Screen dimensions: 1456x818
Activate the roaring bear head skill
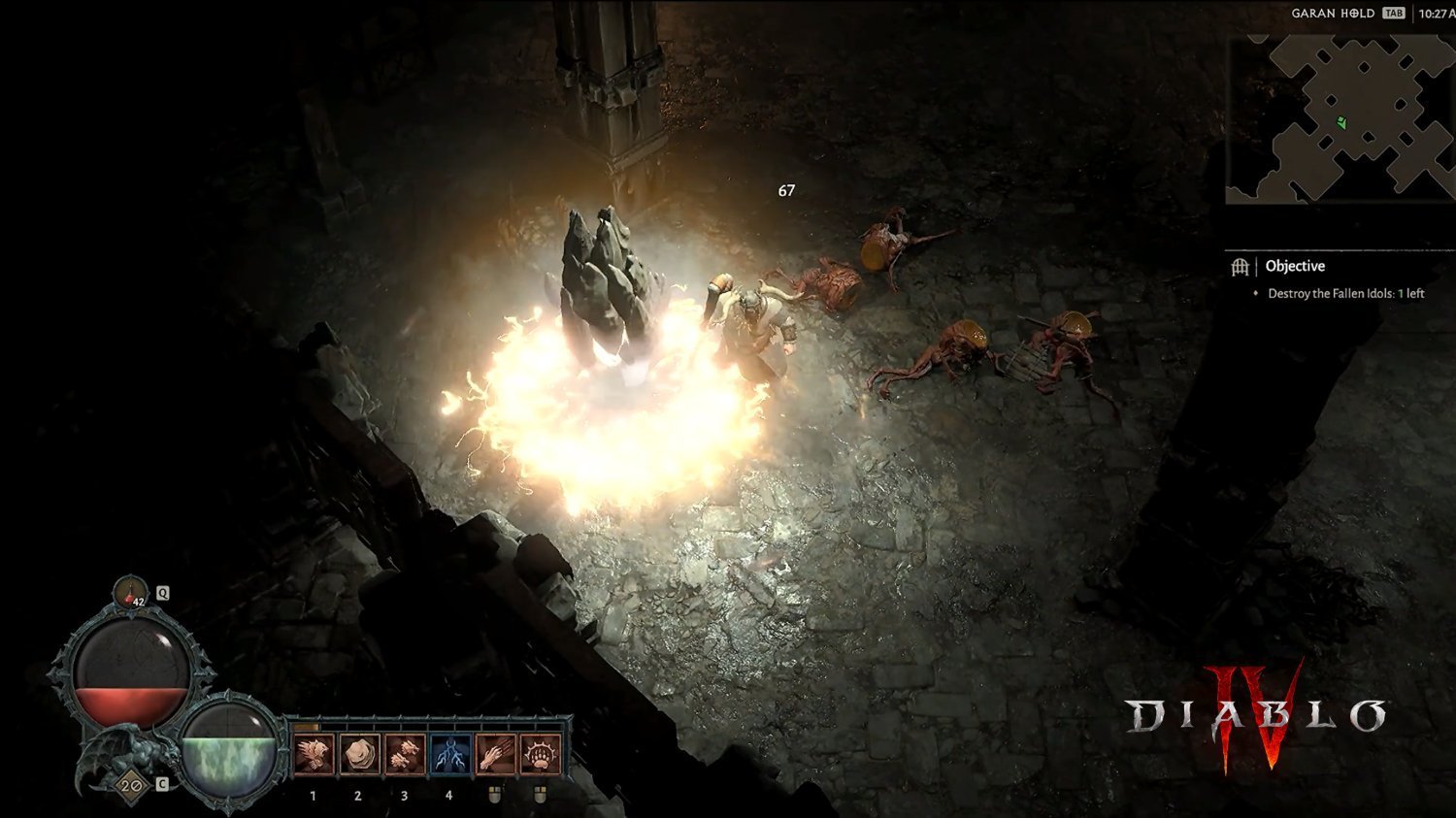[314, 755]
